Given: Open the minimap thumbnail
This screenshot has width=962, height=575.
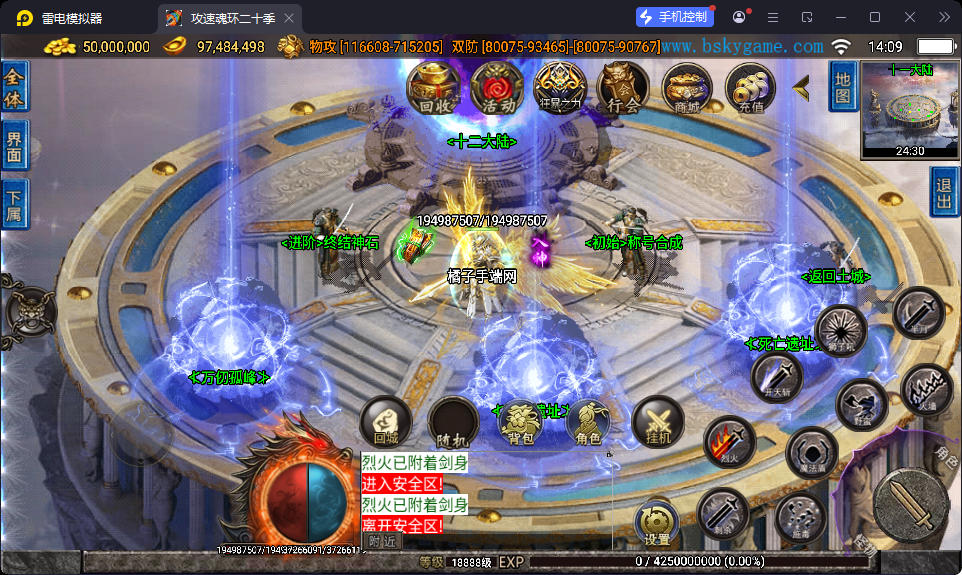Looking at the screenshot, I should pos(910,110).
